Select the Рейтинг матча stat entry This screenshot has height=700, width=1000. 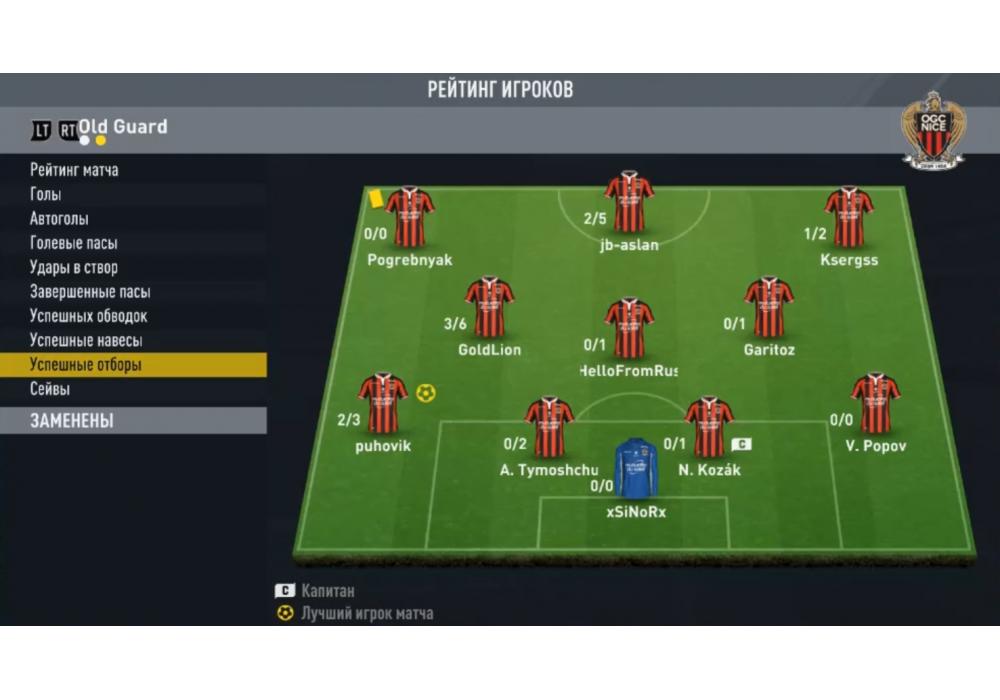(x=74, y=170)
